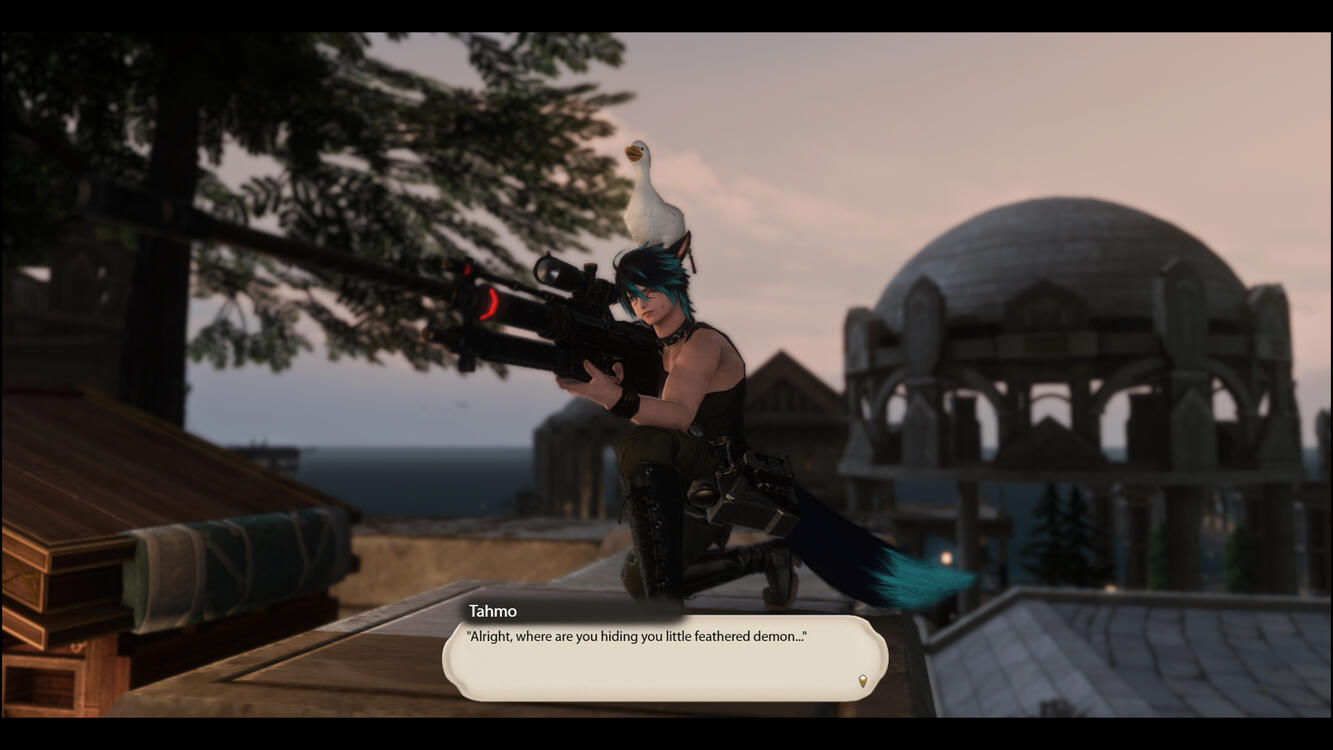Image resolution: width=1333 pixels, height=750 pixels.
Task: Click Tahmo's dialogue box to continue
Action: (664, 660)
